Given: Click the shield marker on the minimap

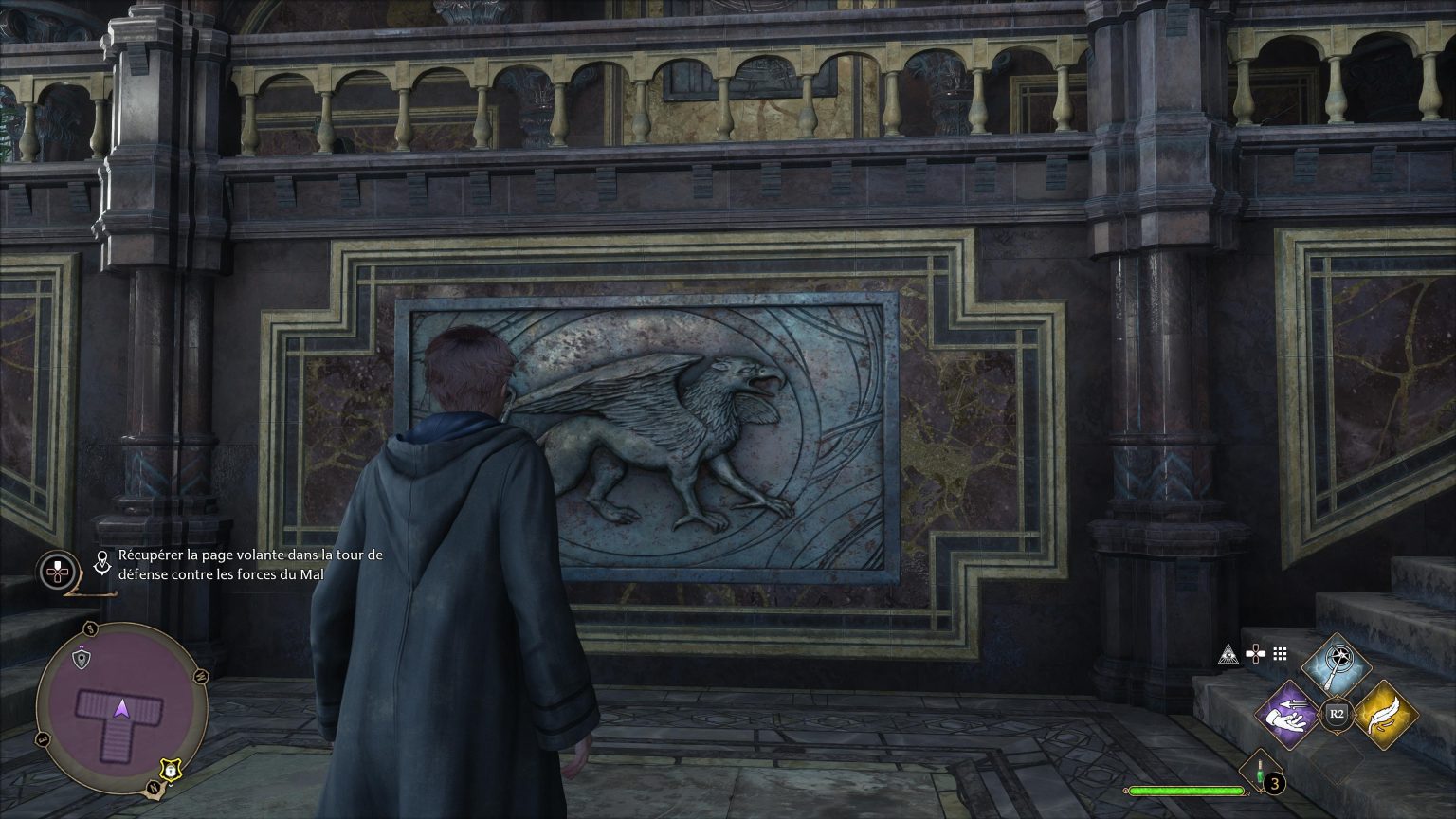Looking at the screenshot, I should pyautogui.click(x=82, y=658).
